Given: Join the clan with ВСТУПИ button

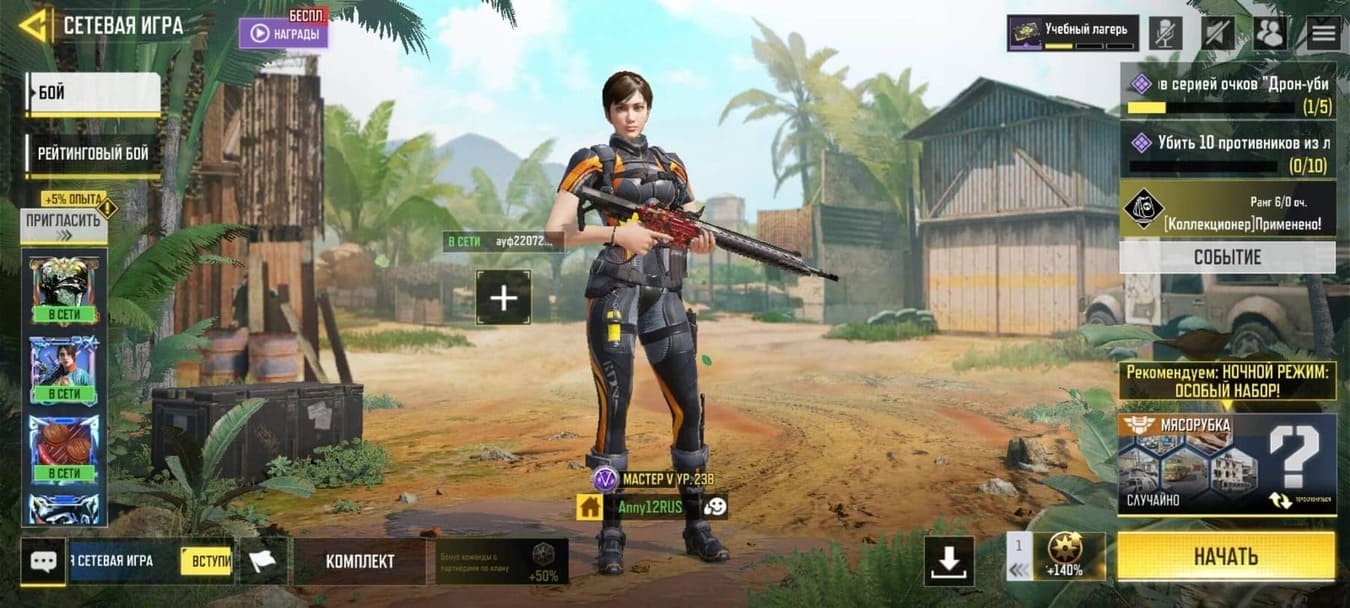Looking at the screenshot, I should 207,561.
